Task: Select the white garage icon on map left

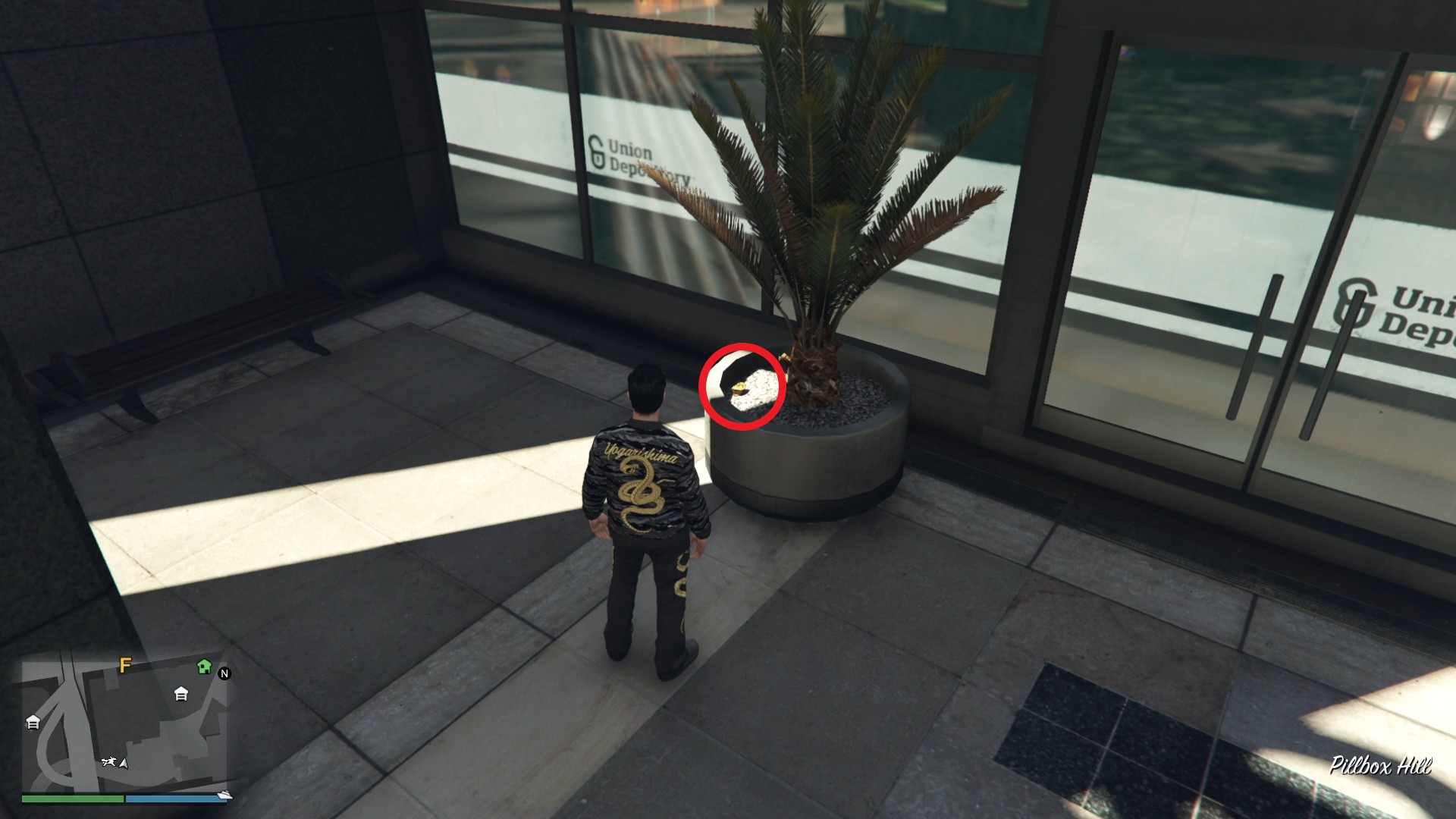Action: click(x=33, y=722)
